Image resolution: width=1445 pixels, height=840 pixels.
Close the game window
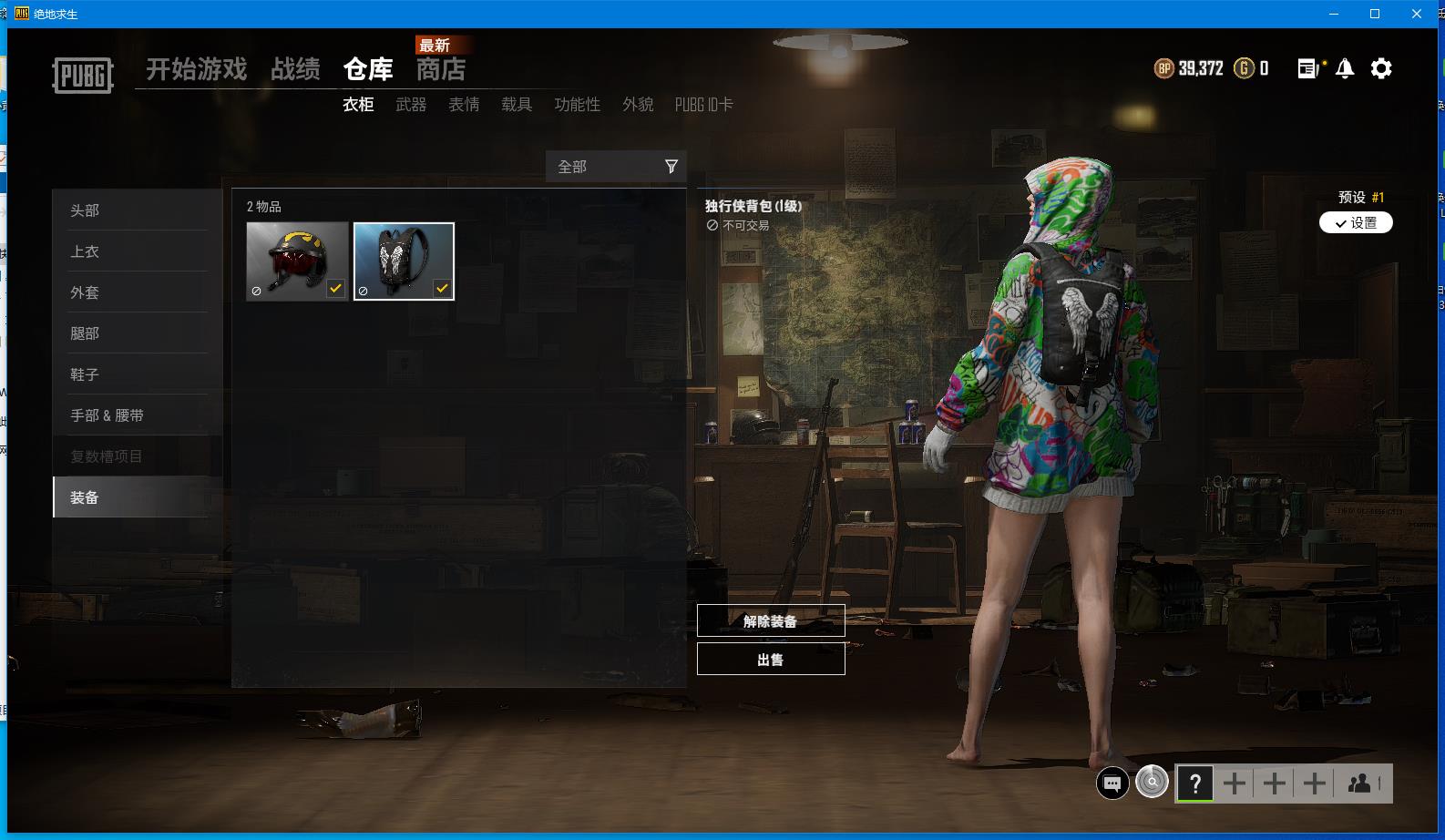[x=1417, y=14]
